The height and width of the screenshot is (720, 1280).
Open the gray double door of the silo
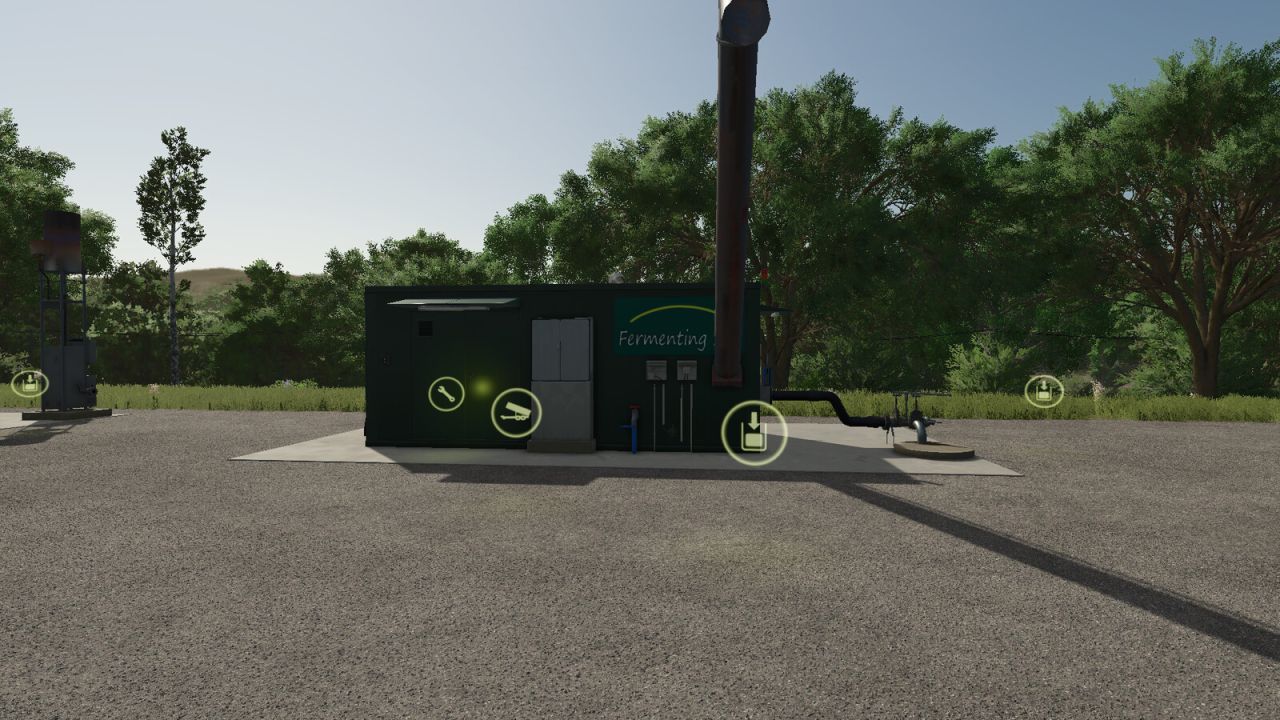pos(561,344)
